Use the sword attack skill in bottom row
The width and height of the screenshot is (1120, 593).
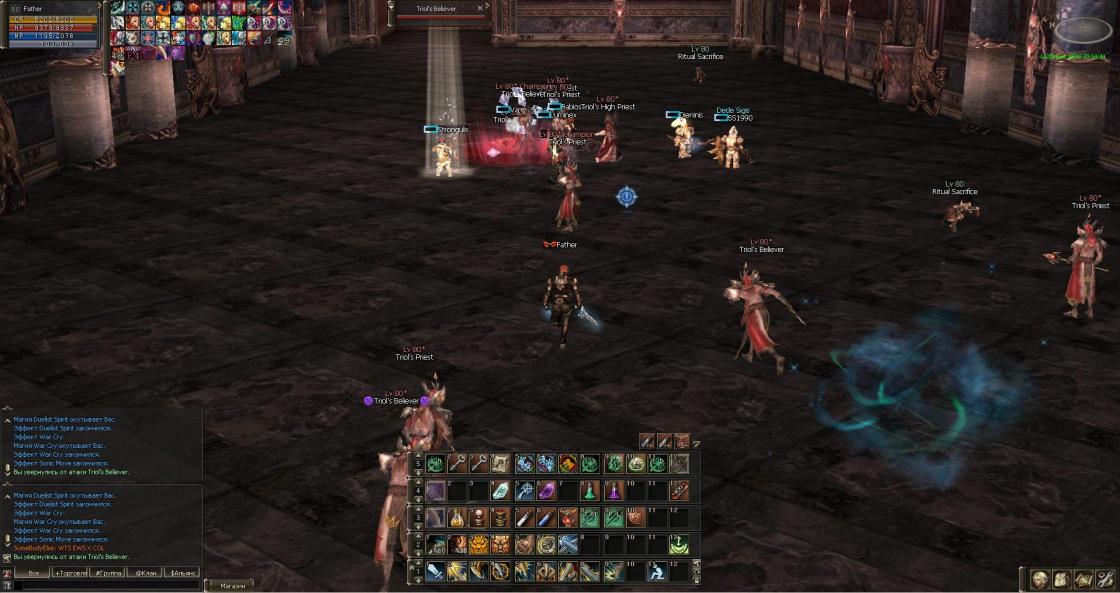(435, 571)
